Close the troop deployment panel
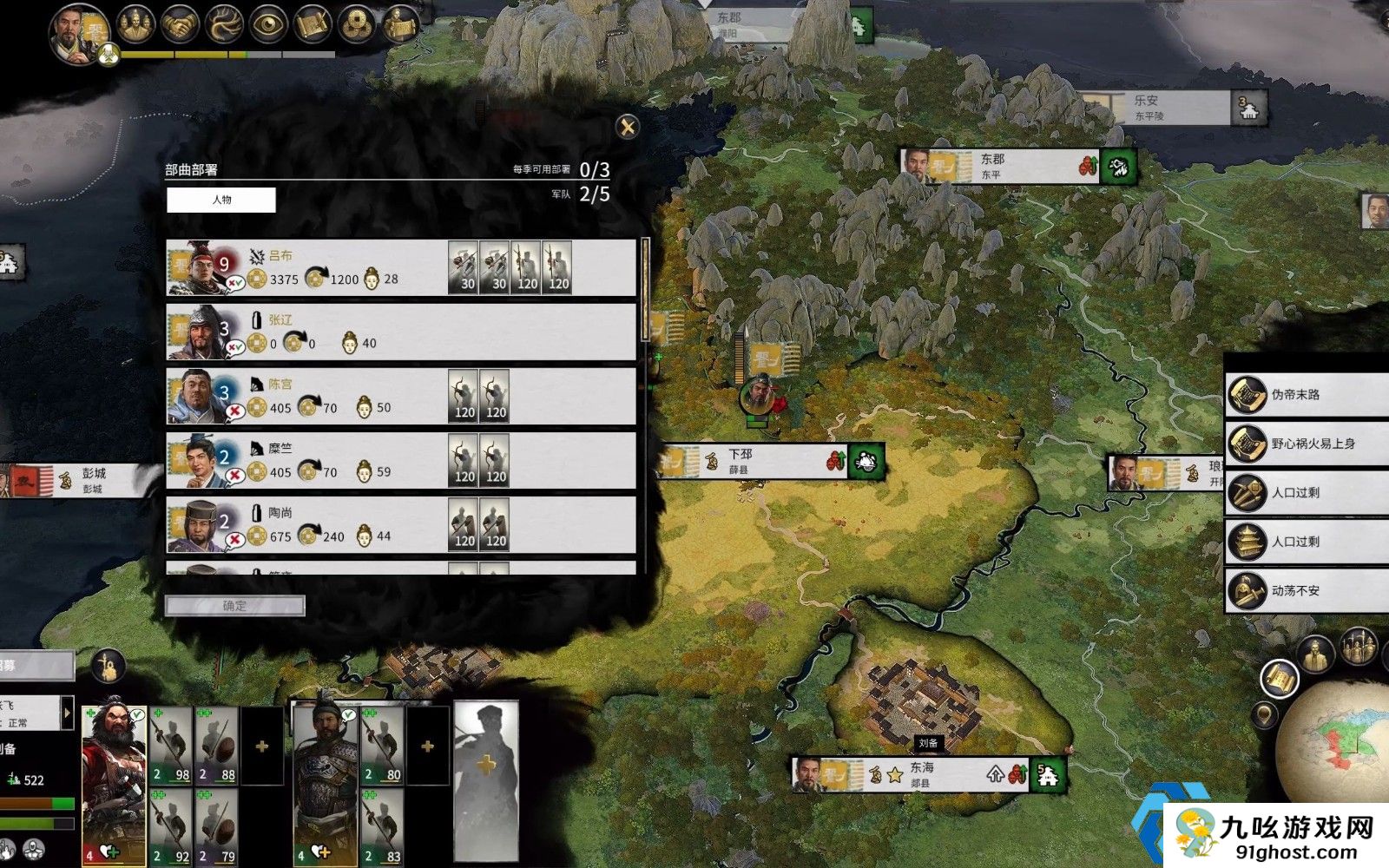 point(627,128)
